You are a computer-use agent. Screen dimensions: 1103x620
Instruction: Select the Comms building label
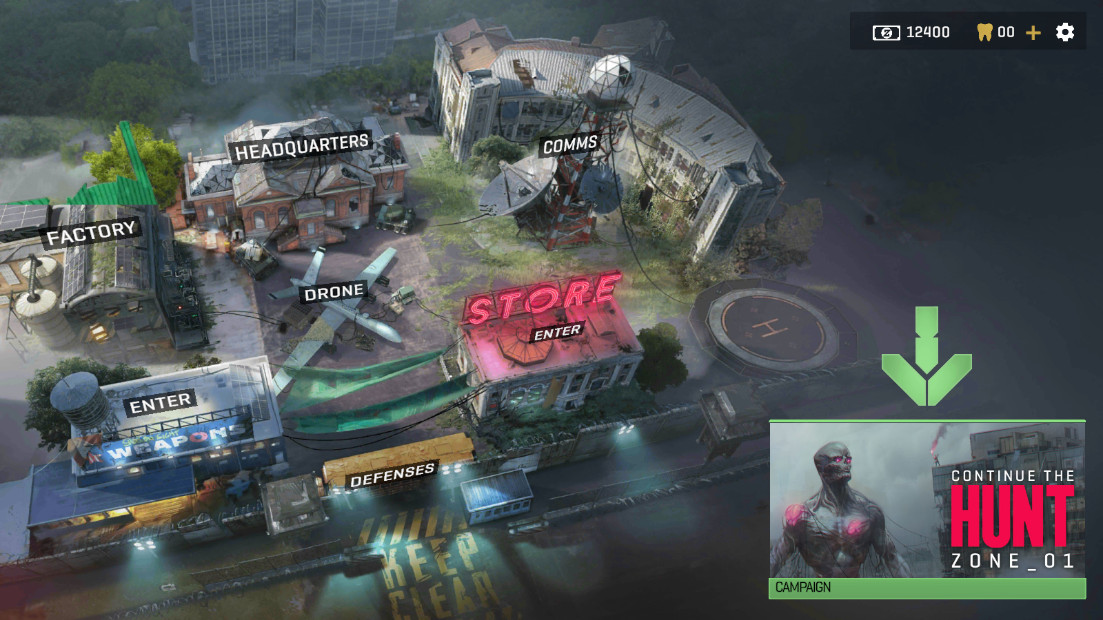coord(570,146)
